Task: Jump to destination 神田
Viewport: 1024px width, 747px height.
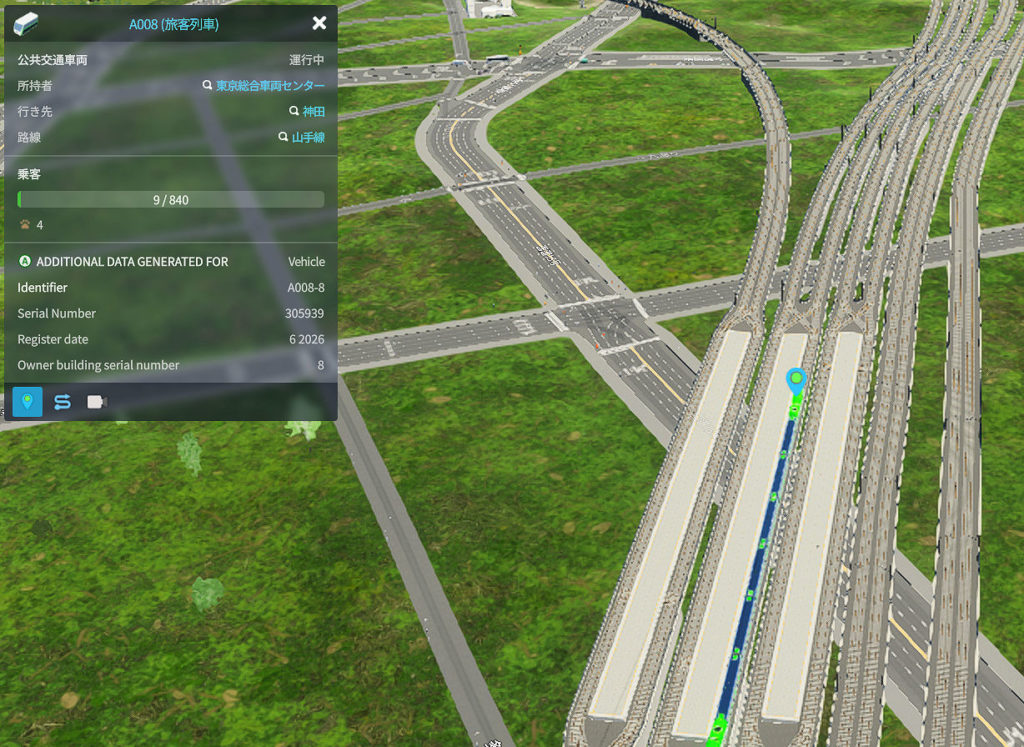Action: [x=313, y=112]
